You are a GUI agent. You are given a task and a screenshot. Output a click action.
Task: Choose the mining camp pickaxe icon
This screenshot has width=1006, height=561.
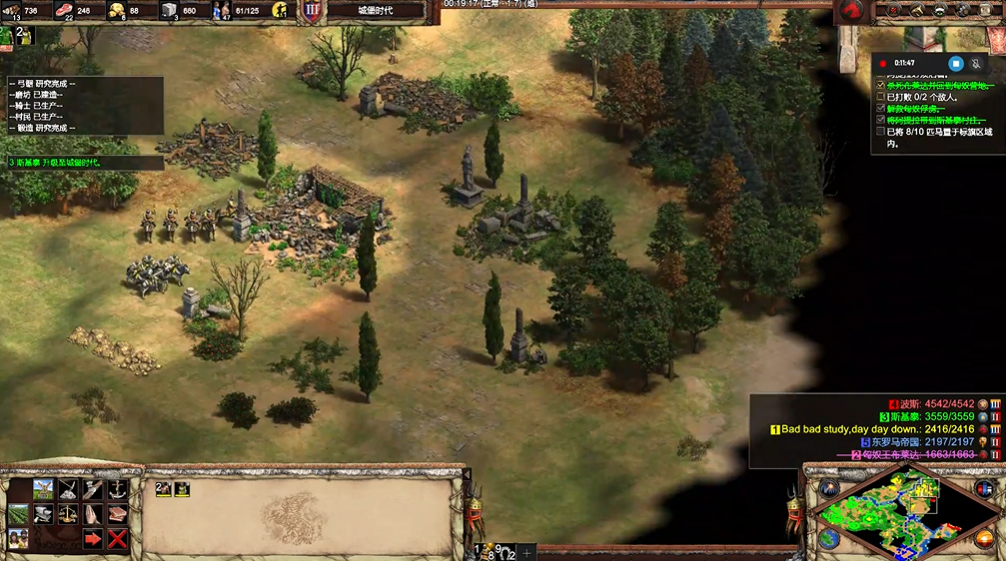click(68, 489)
